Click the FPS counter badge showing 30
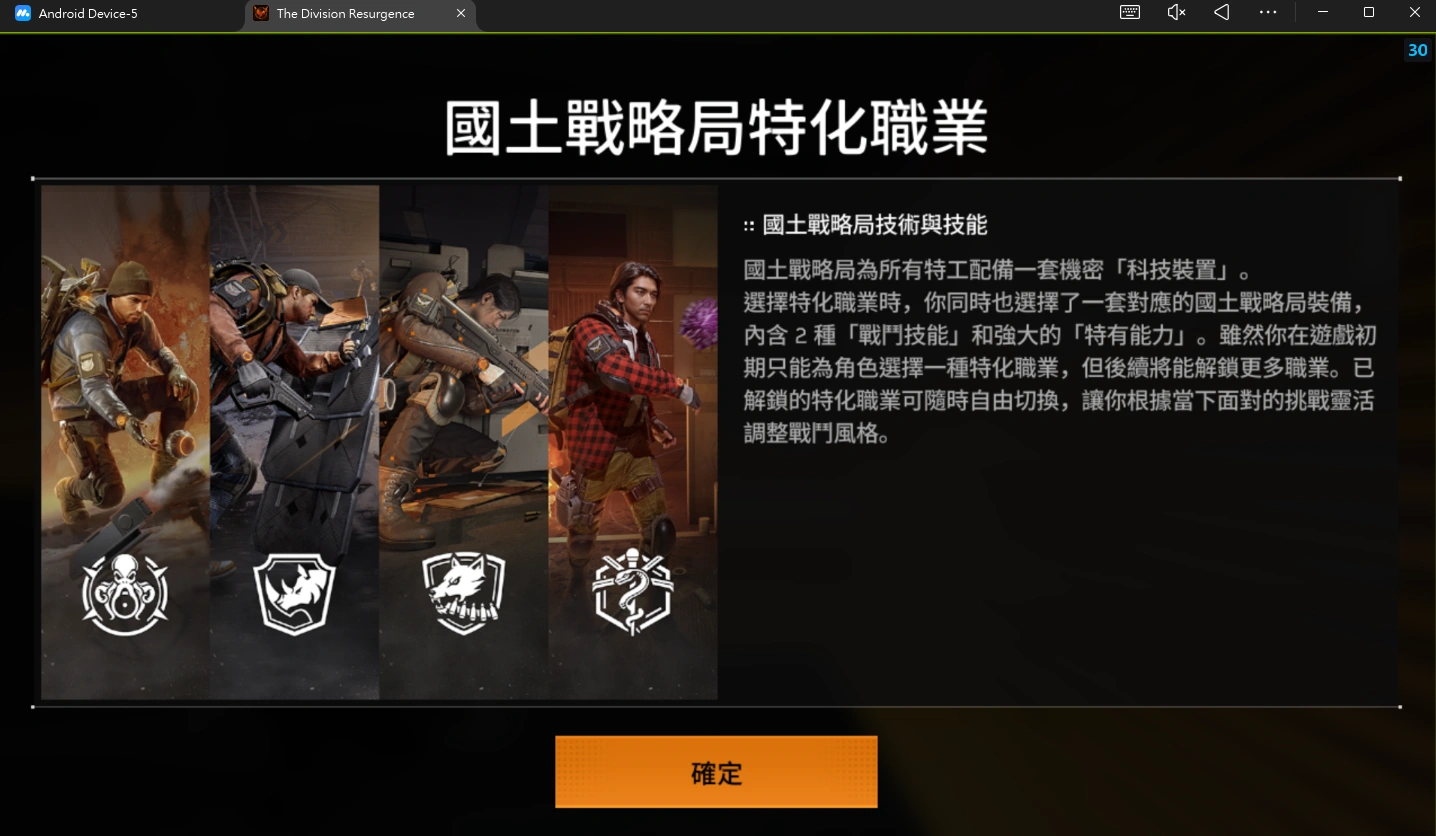The height and width of the screenshot is (836, 1436). click(x=1417, y=50)
